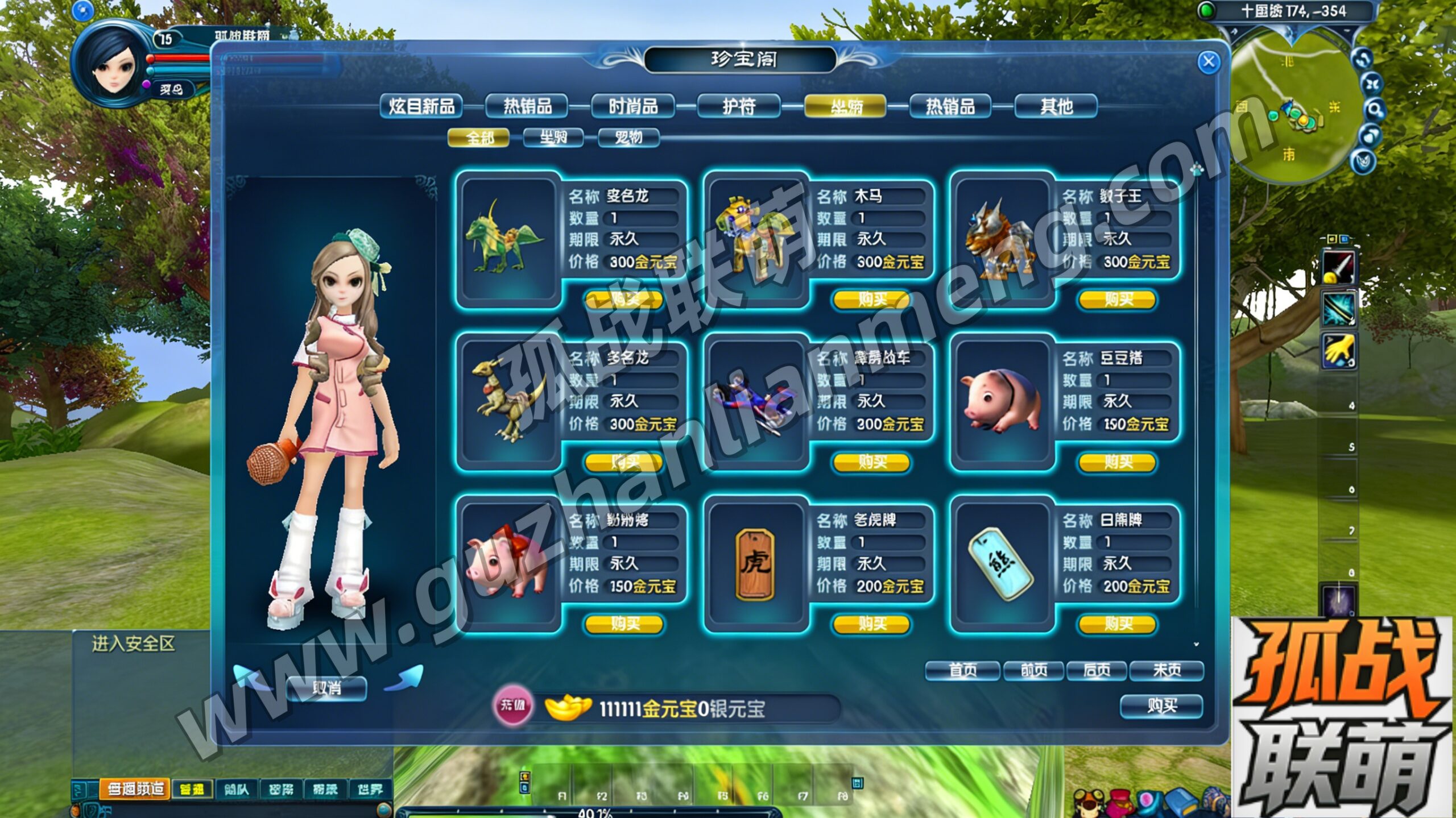The image size is (1456, 818).
Task: Select the green dragon mount thumbnail
Action: point(505,240)
